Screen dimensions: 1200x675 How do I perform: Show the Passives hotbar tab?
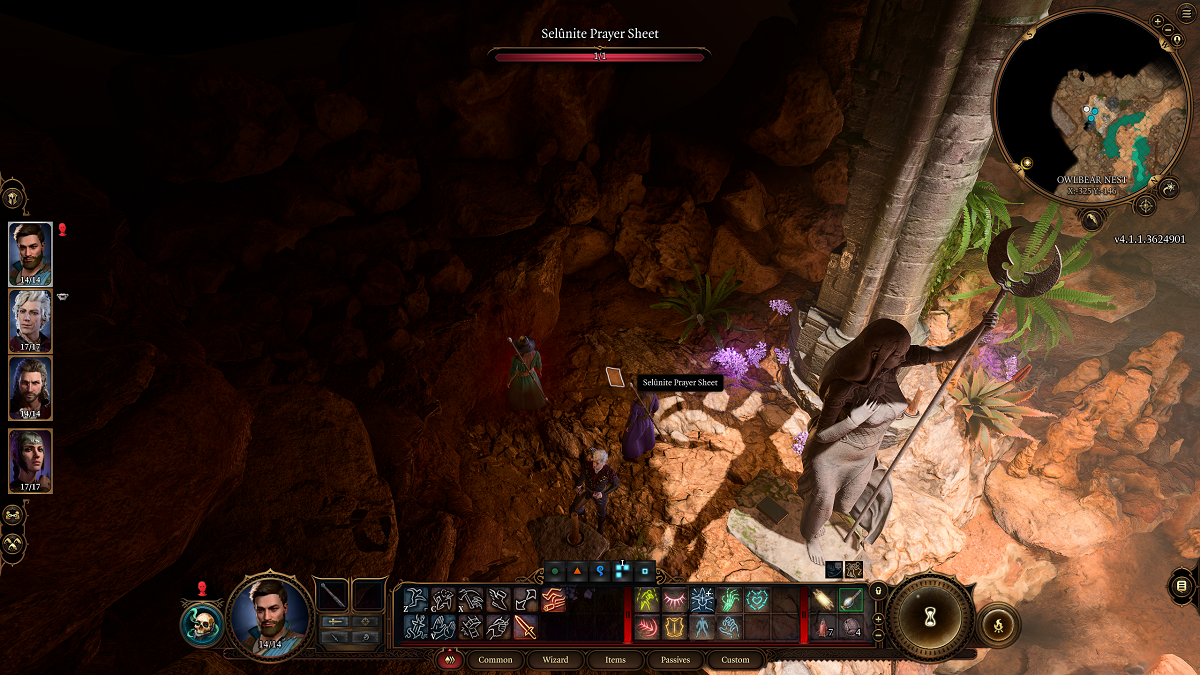(675, 660)
